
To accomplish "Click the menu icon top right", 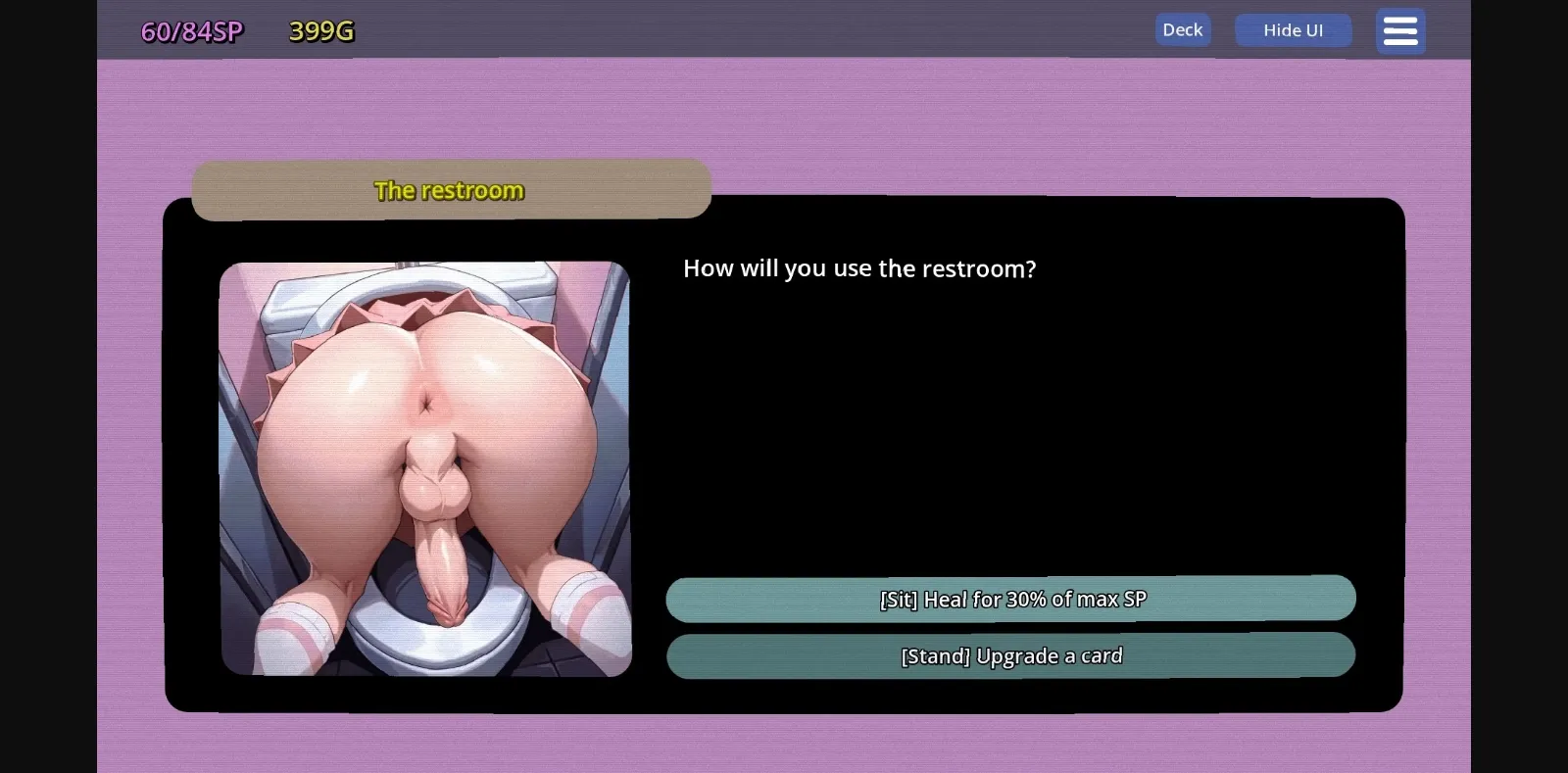I will tap(1399, 30).
